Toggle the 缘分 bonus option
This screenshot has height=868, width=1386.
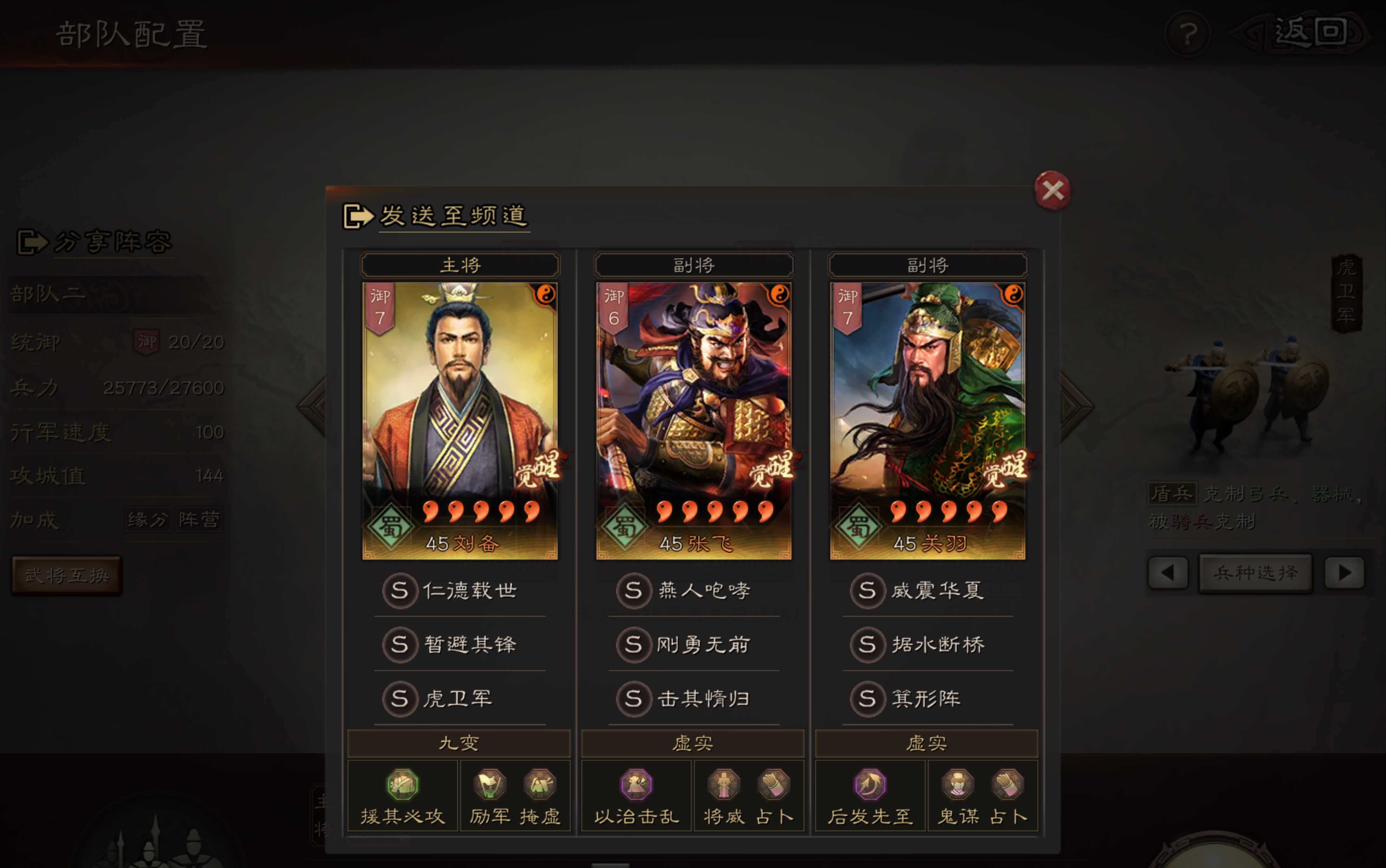148,518
